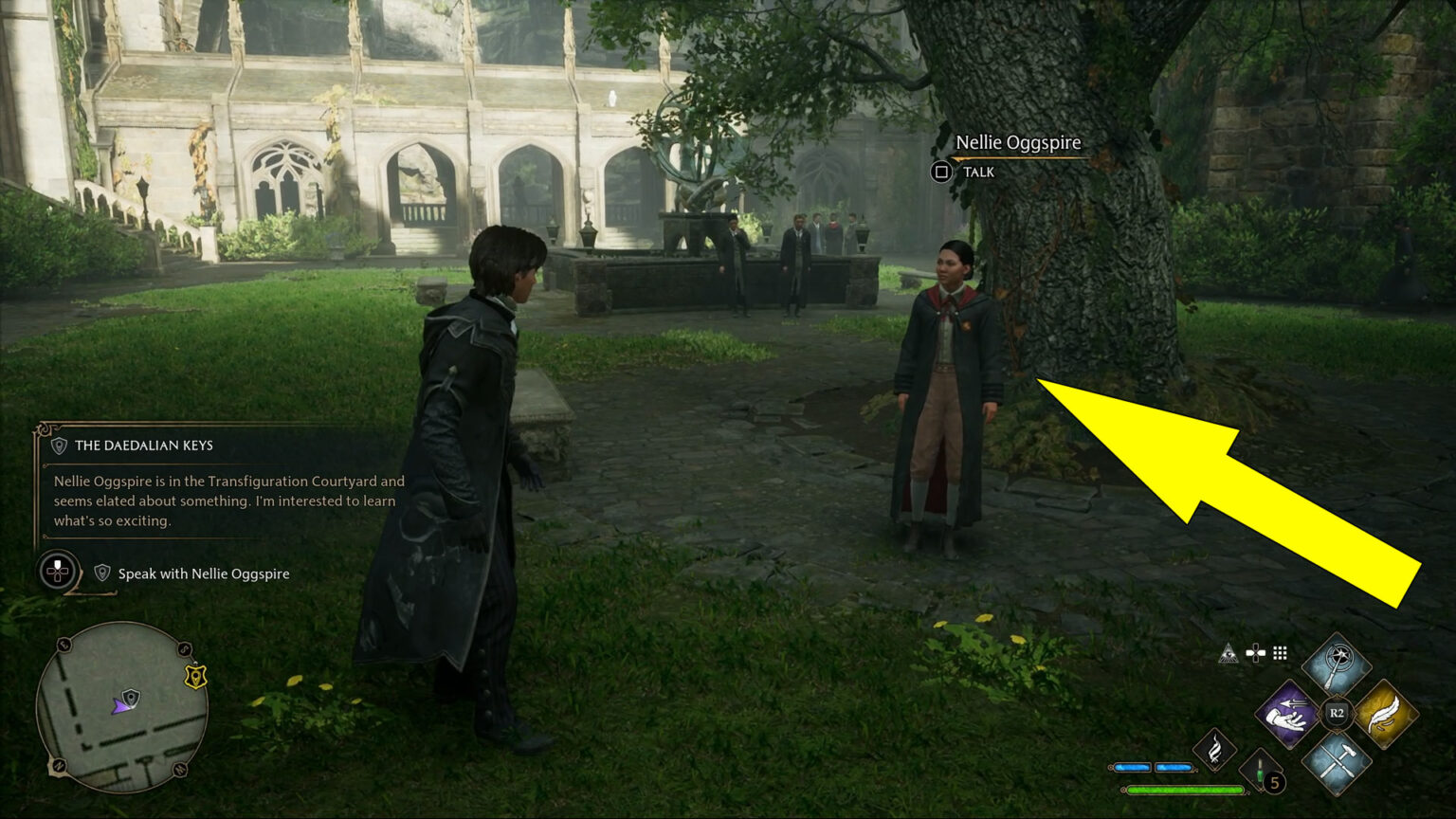
Task: Click the green experience bar
Action: (x=1183, y=789)
